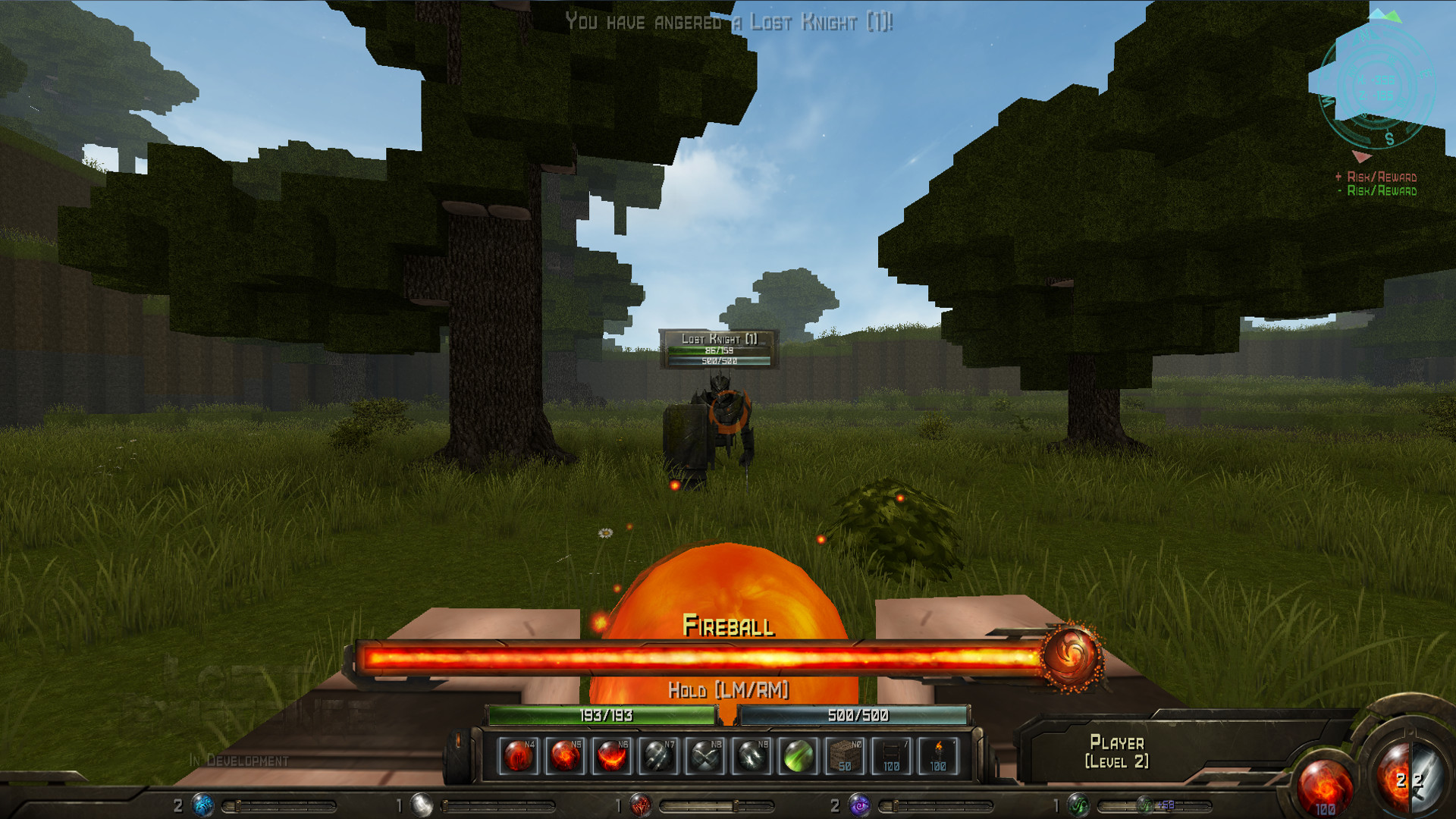The width and height of the screenshot is (1456, 819).
Task: Select the red orb spell in slot N4
Action: (x=519, y=755)
